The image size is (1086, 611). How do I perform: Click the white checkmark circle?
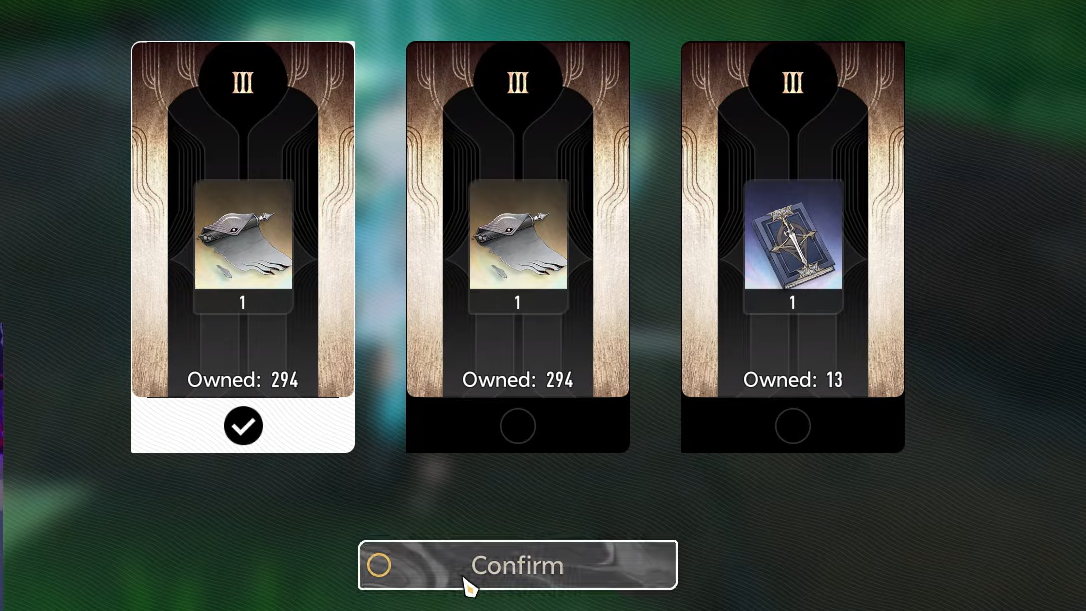click(243, 426)
